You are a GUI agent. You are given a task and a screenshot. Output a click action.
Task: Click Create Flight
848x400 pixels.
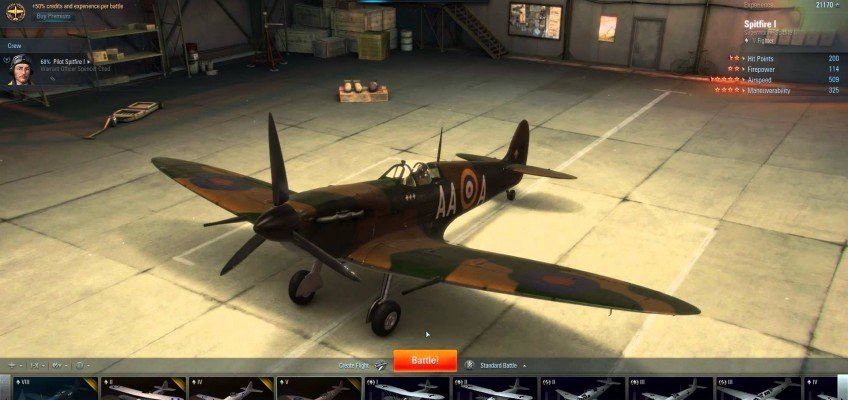[x=357, y=365]
